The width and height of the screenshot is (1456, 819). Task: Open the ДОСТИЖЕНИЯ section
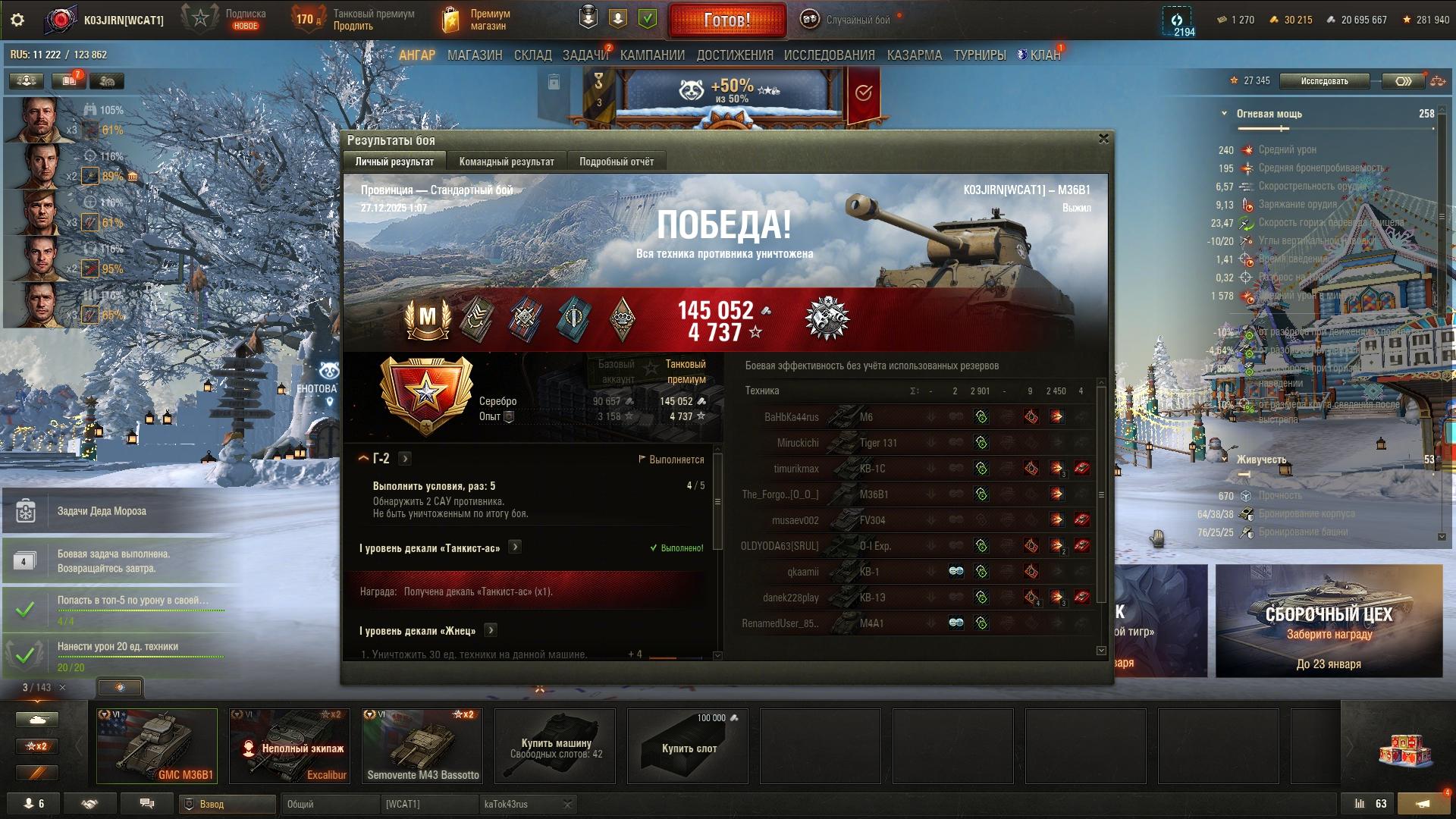point(735,55)
